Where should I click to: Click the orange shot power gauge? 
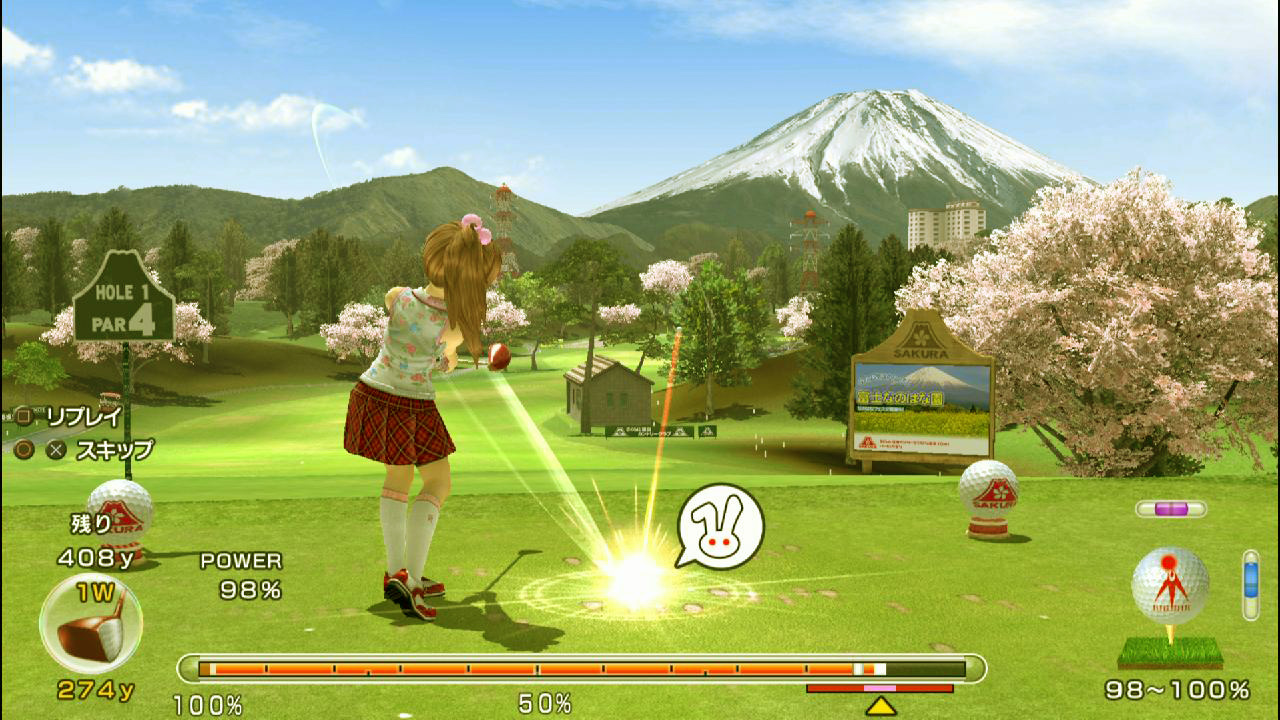[x=581, y=668]
